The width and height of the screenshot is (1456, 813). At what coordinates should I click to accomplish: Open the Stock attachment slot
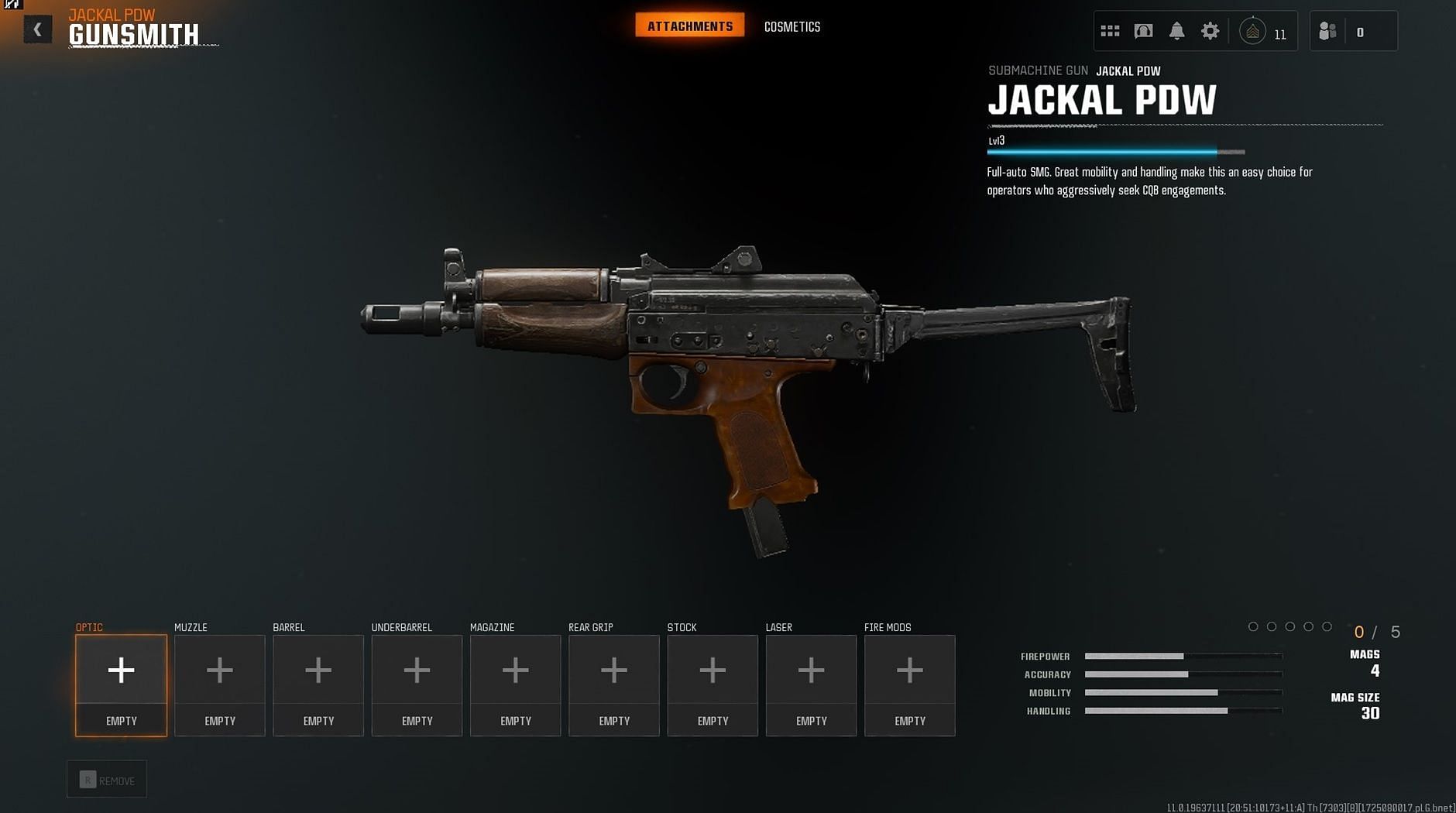[713, 684]
